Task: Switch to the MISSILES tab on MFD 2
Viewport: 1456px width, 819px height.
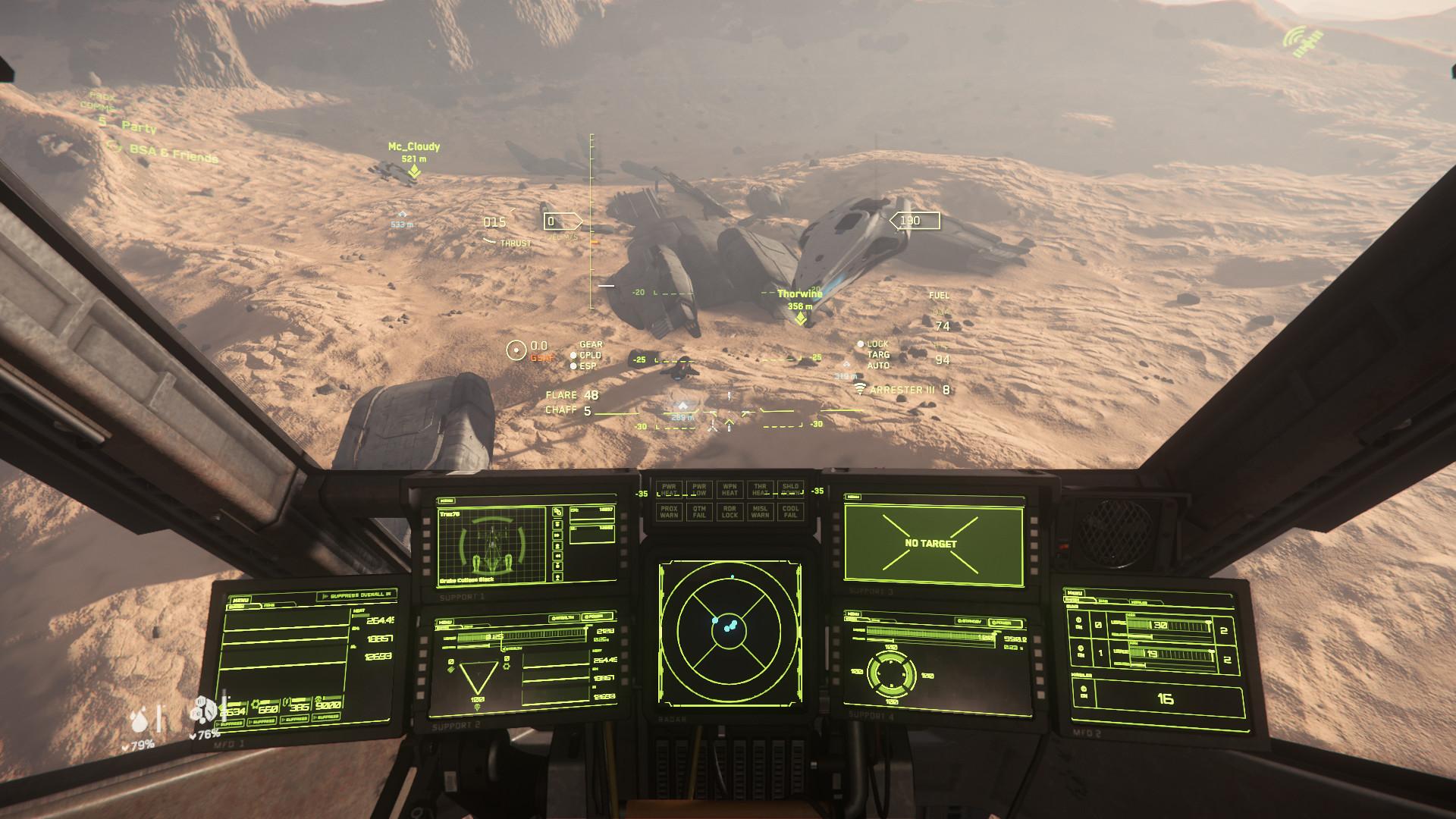Action: 1140,602
